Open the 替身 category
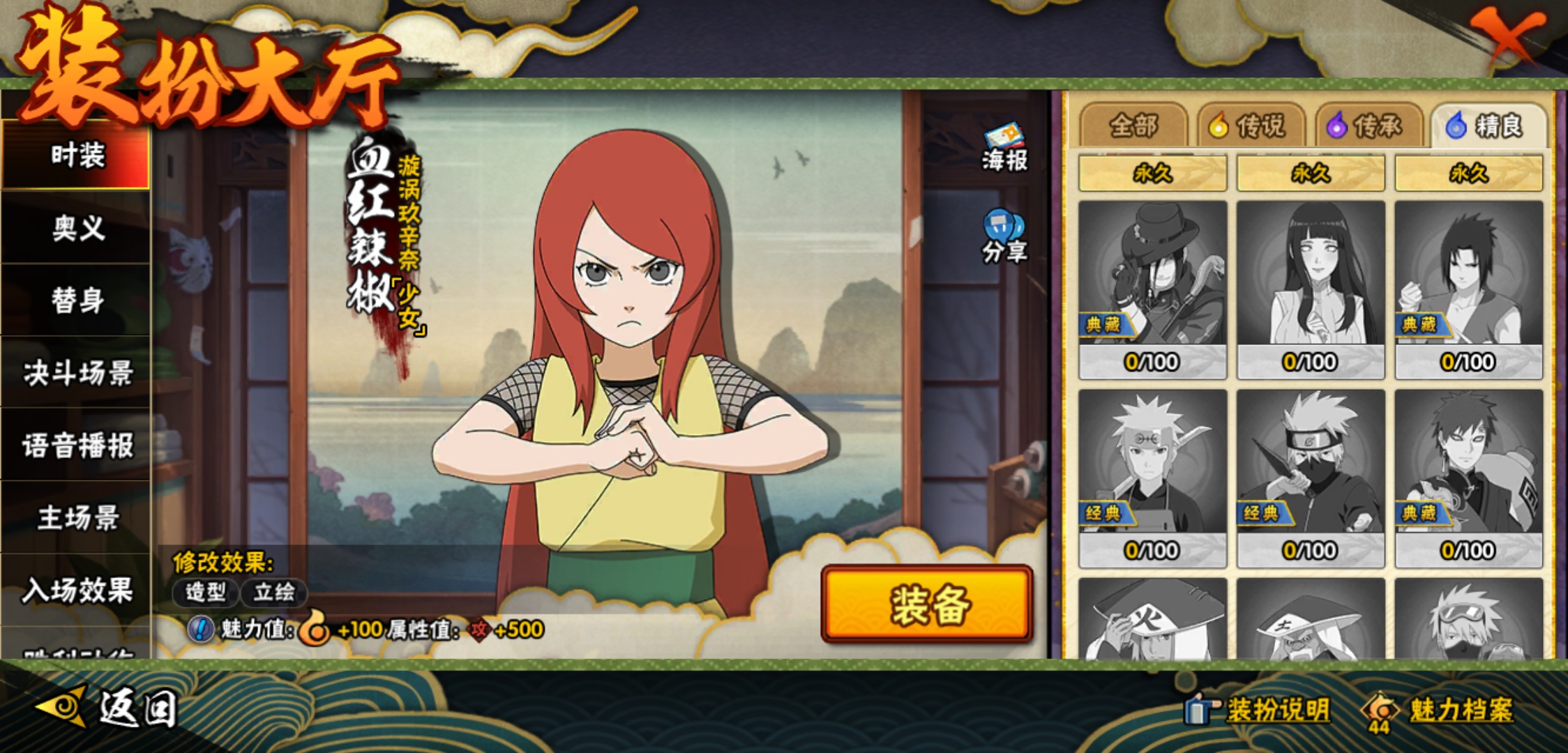The height and width of the screenshot is (753, 1568). coord(77,301)
